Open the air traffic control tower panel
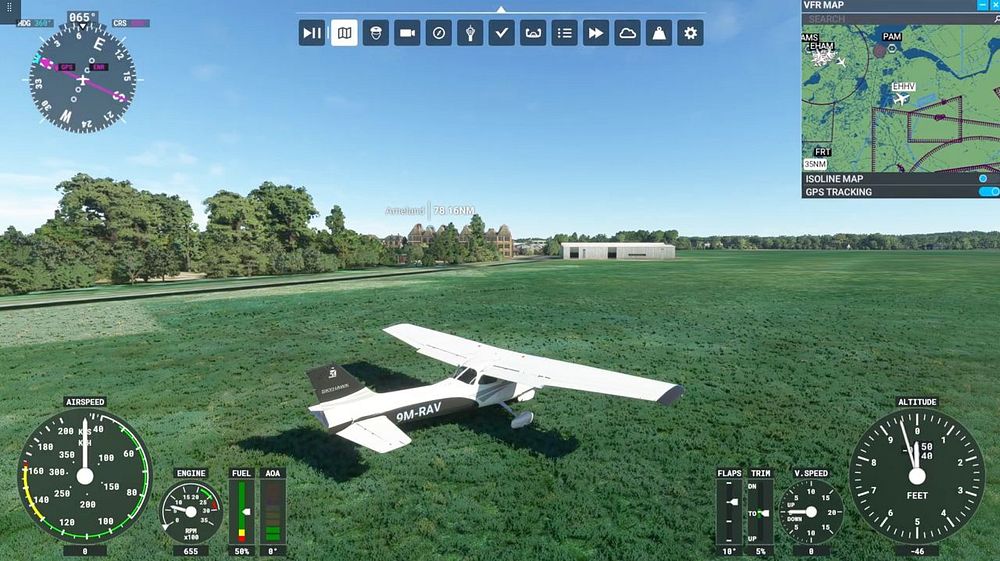 click(470, 33)
